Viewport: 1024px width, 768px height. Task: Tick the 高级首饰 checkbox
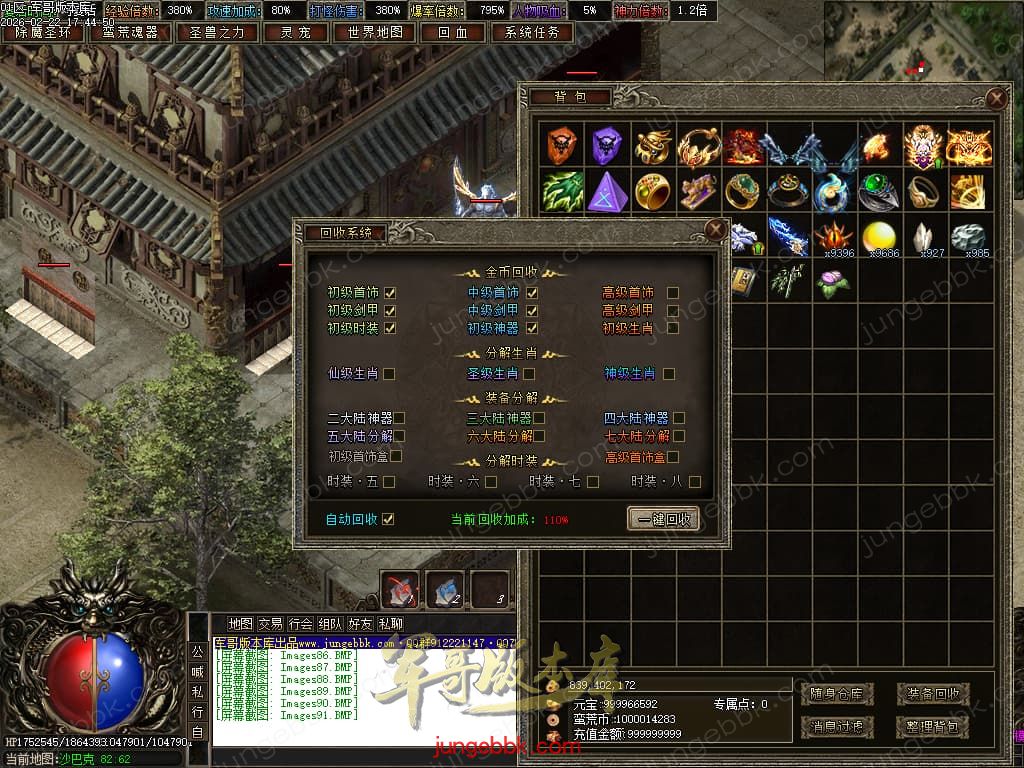pos(673,293)
